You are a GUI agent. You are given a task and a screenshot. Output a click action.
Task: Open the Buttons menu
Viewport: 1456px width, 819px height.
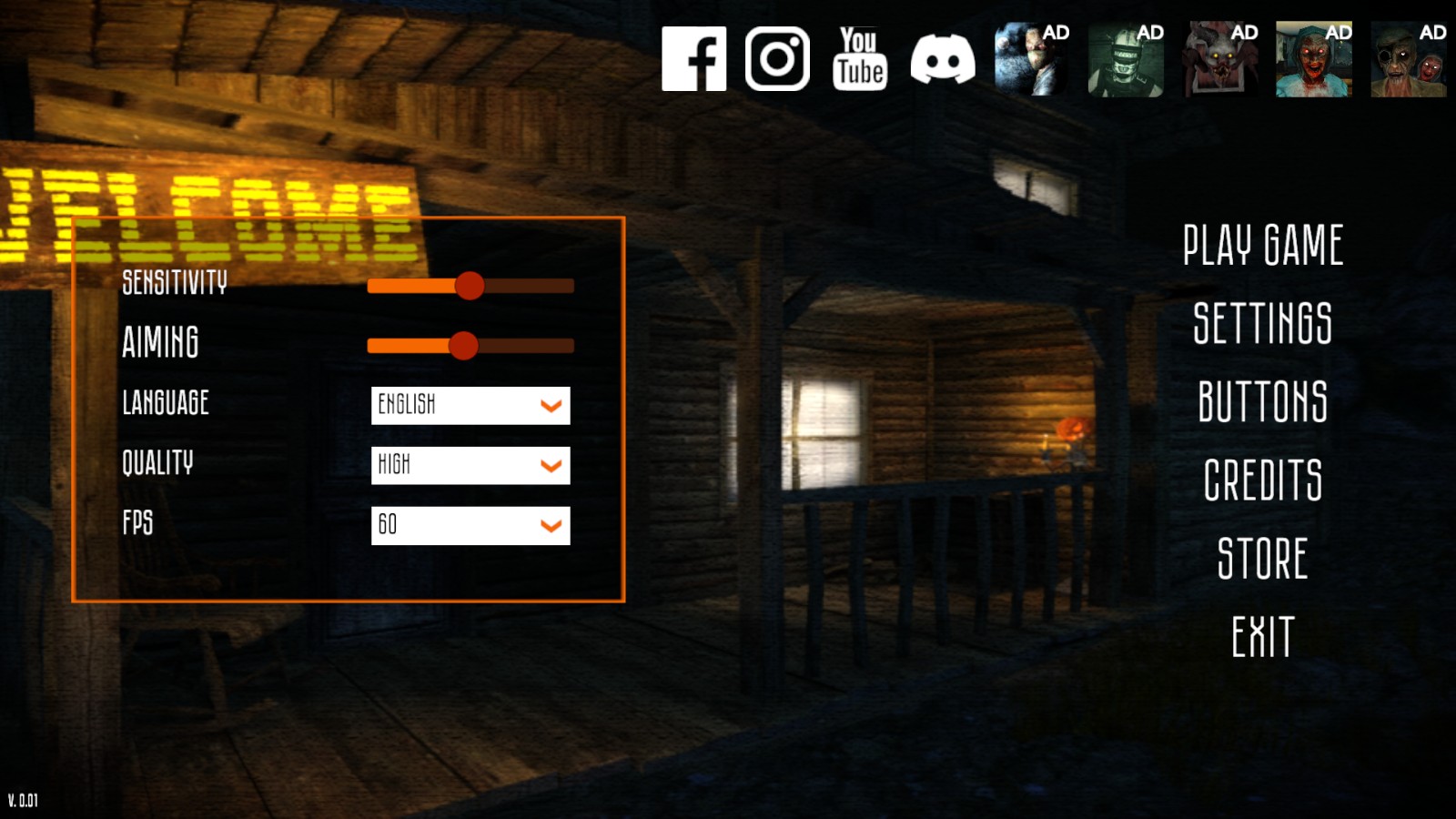pos(1262,402)
